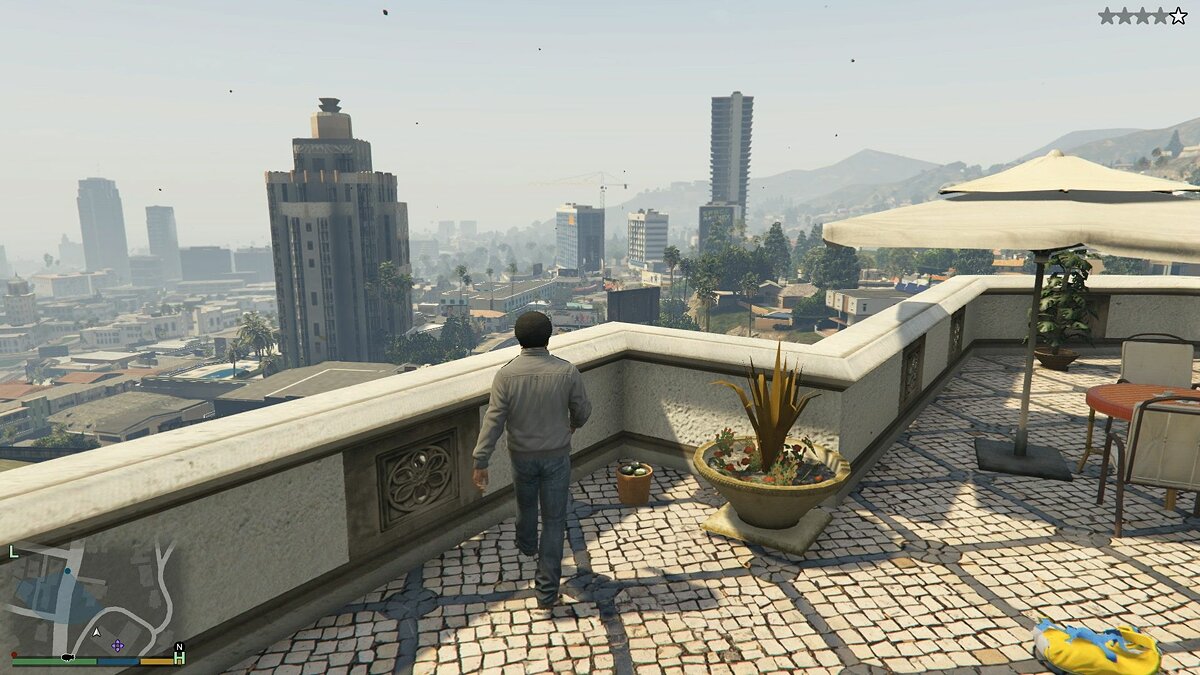Click the north 'N' compass icon
The height and width of the screenshot is (675, 1200).
pos(179,647)
